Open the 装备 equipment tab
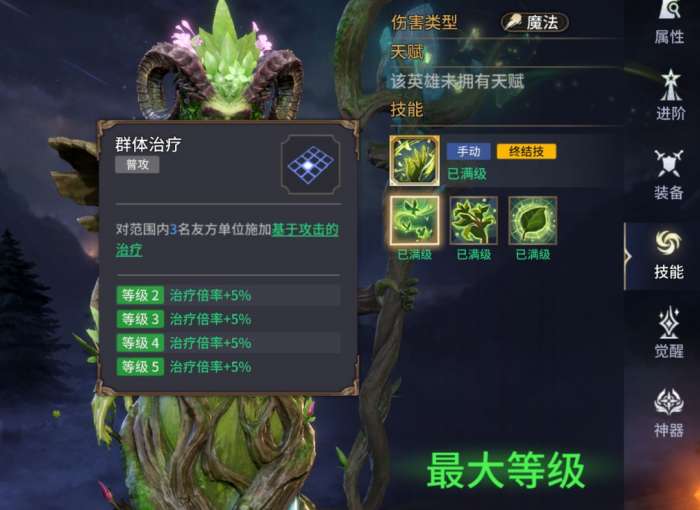This screenshot has height=510, width=700. [669, 175]
